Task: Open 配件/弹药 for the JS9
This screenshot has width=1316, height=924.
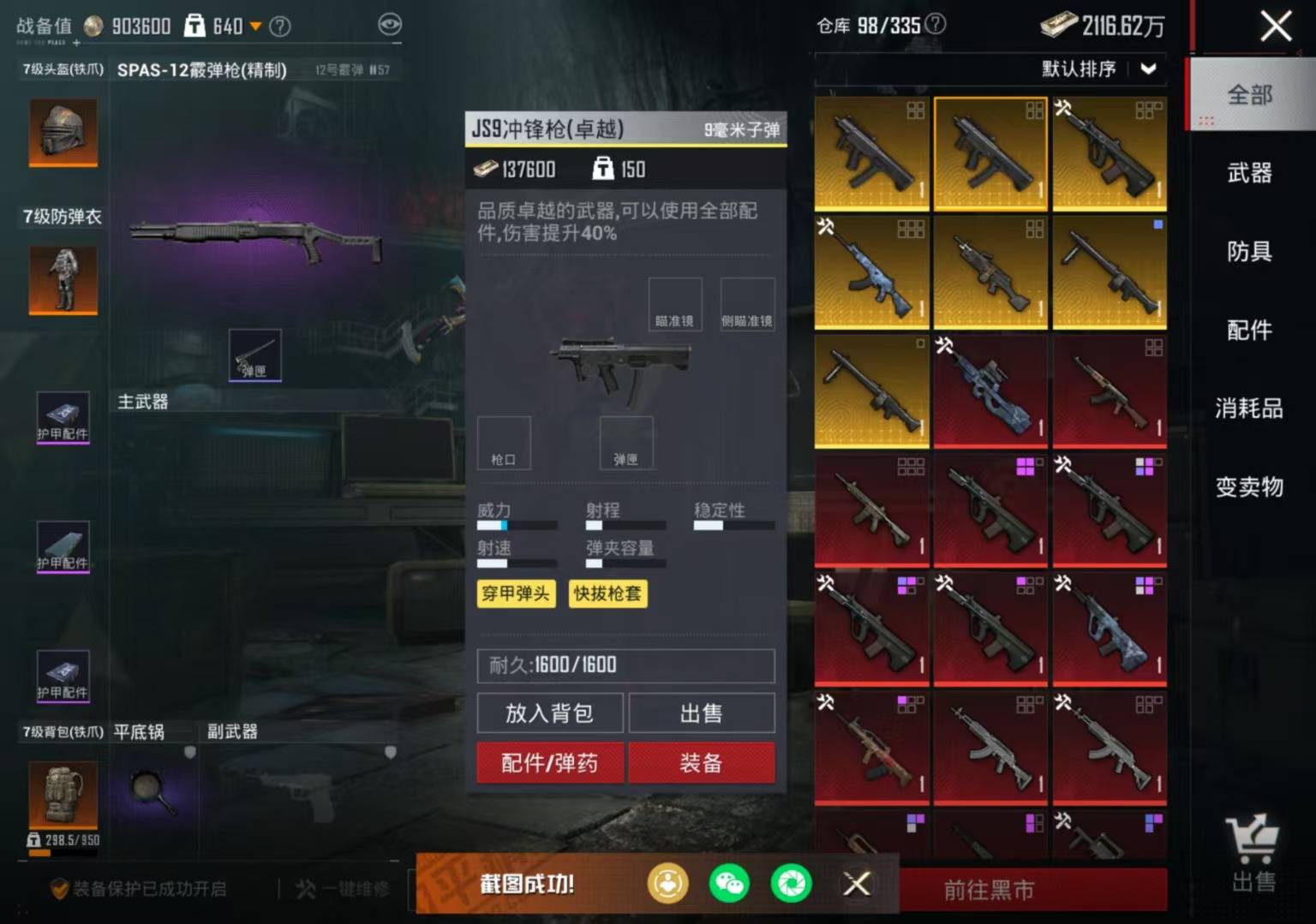Action: [x=549, y=763]
